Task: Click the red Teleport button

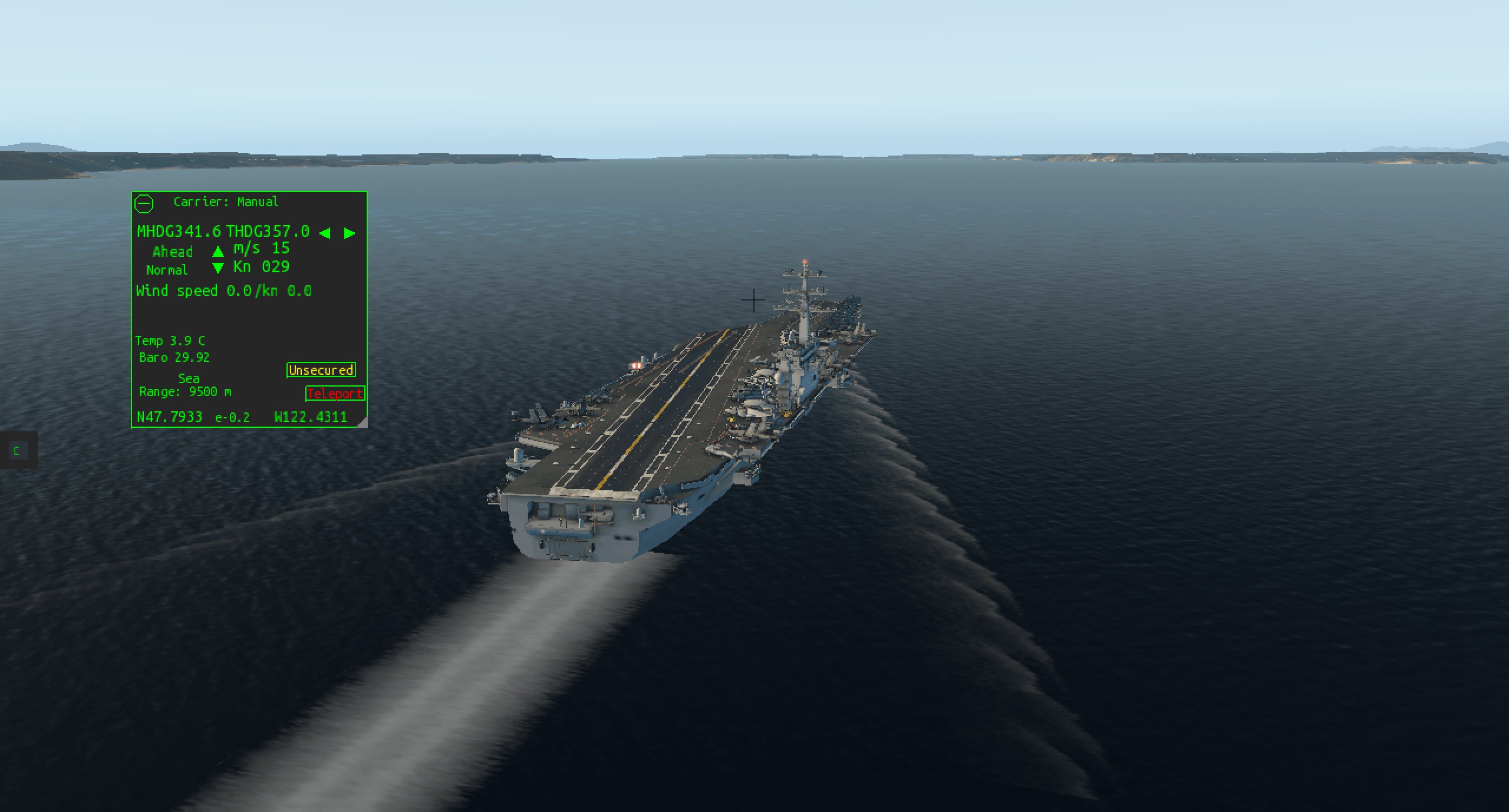Action: [335, 394]
